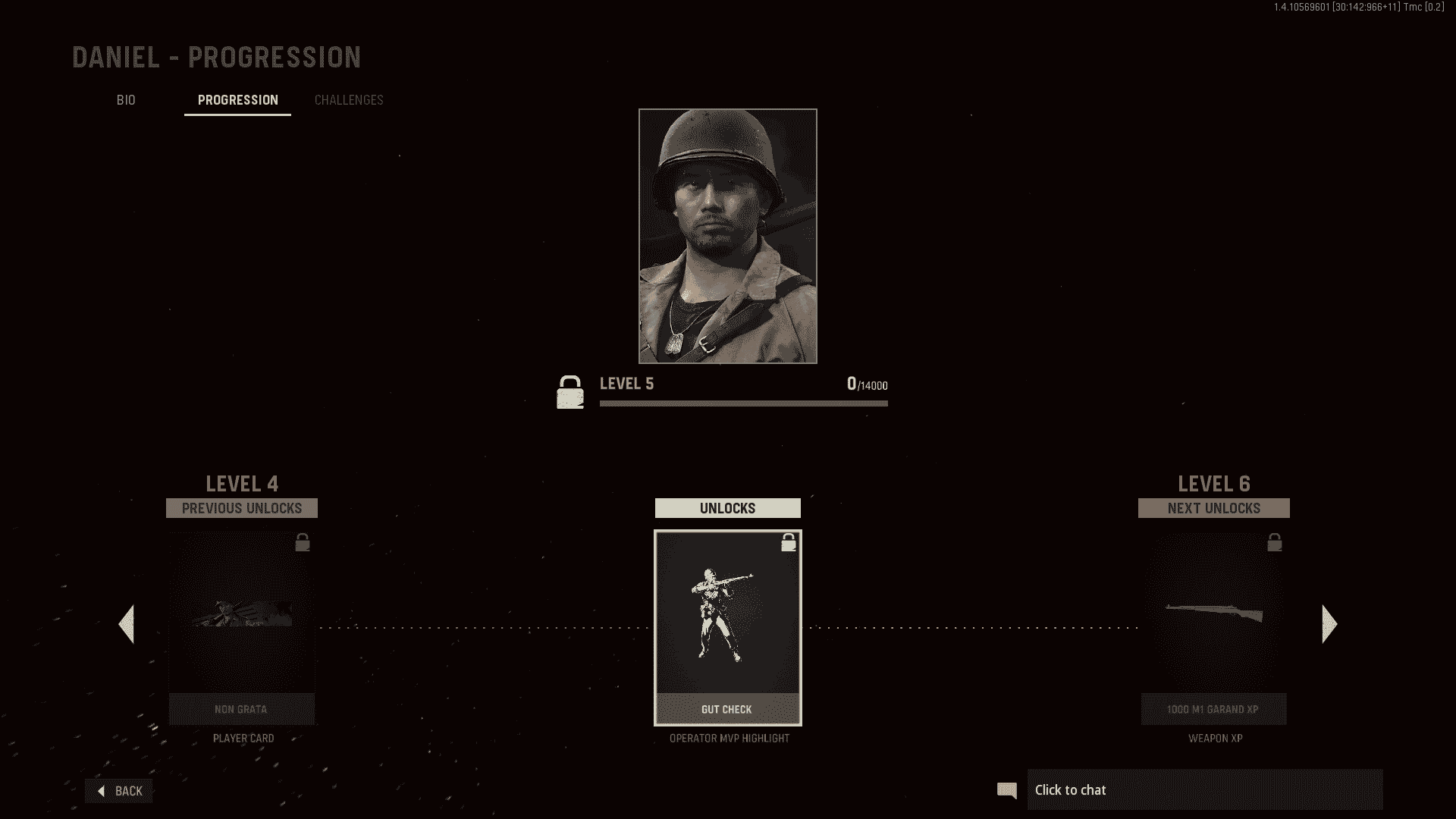Screen dimensions: 1456x819
Task: Click the lock on the Non Grata card
Action: tap(303, 541)
